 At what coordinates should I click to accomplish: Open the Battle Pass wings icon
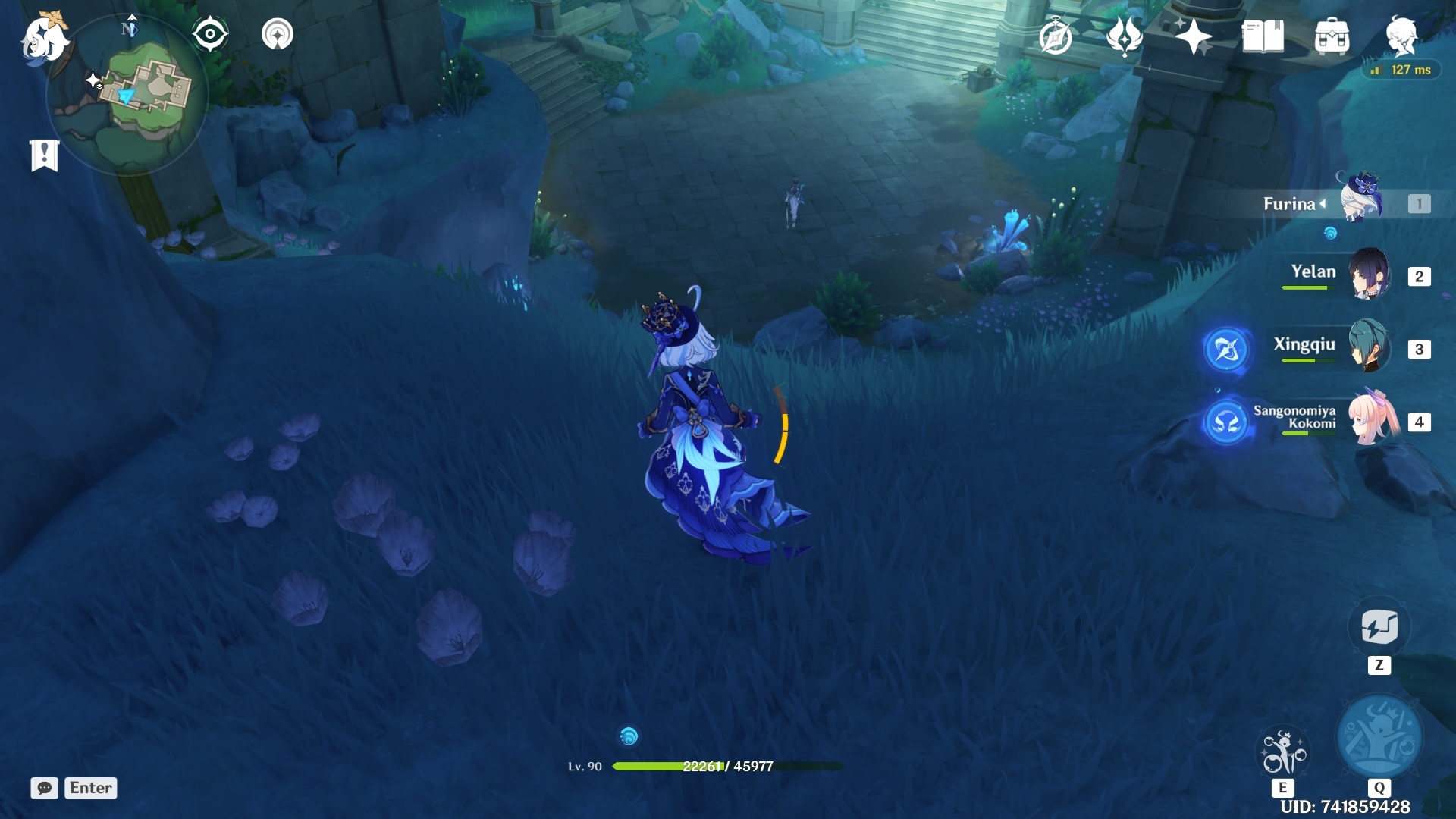click(1125, 34)
